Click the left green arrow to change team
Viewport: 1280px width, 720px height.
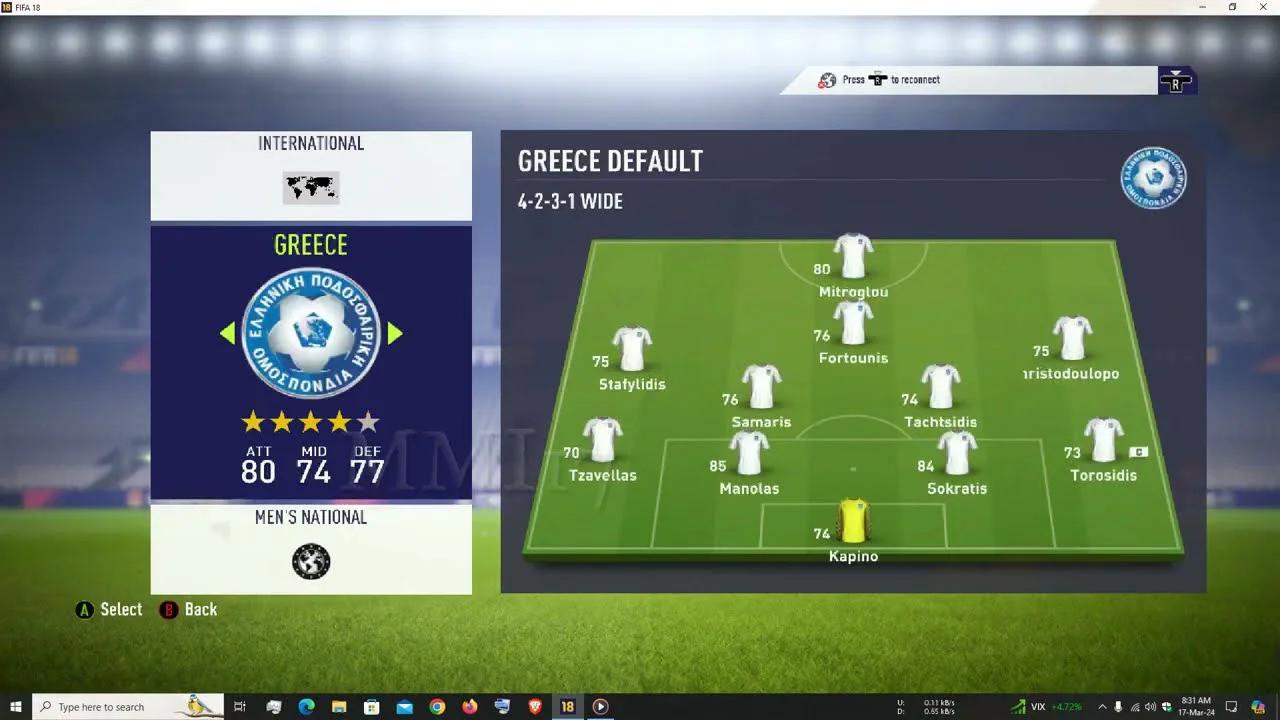pyautogui.click(x=228, y=334)
